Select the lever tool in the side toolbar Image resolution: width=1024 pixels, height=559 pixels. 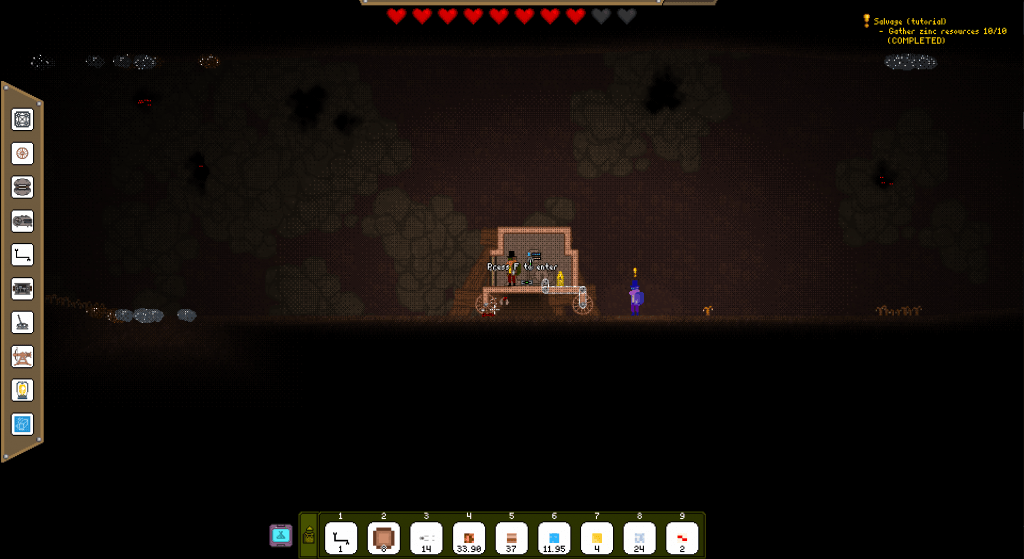click(23, 322)
